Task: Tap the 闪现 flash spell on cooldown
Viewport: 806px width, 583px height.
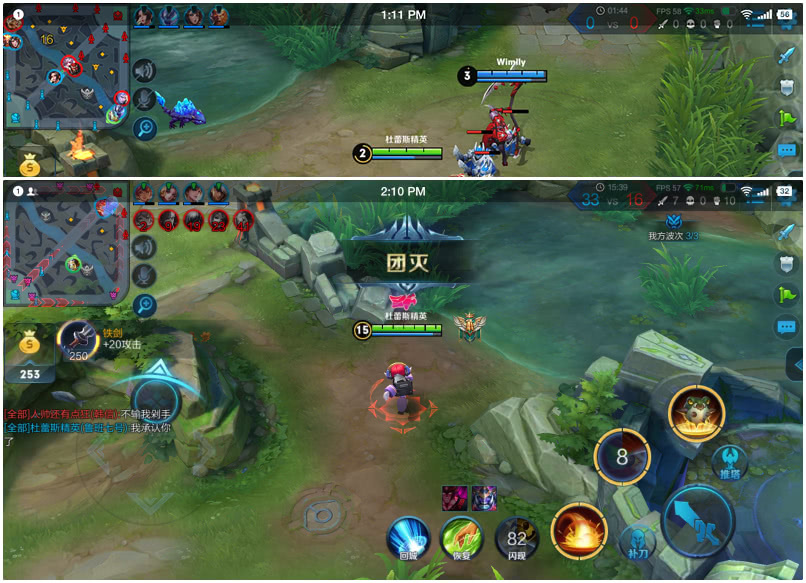Action: click(x=516, y=538)
